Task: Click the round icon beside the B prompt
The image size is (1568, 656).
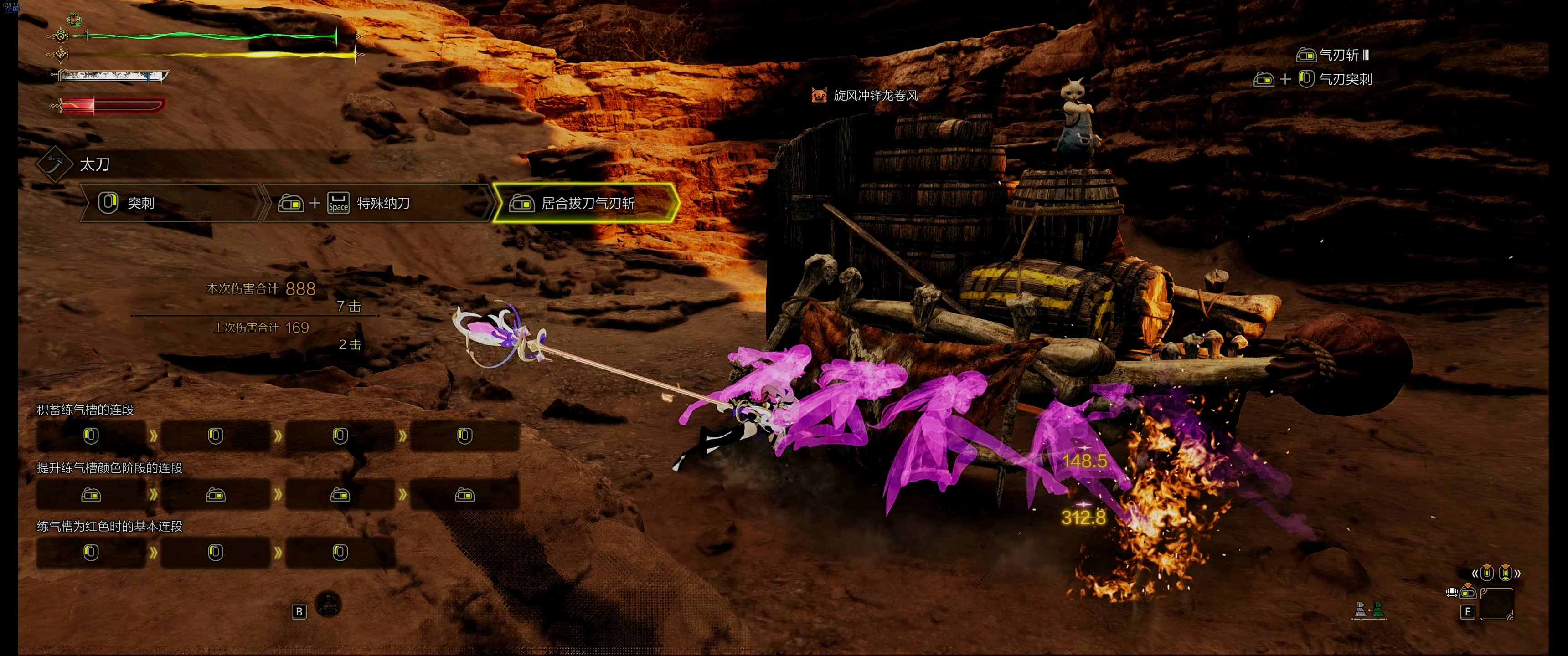Action: [x=329, y=604]
